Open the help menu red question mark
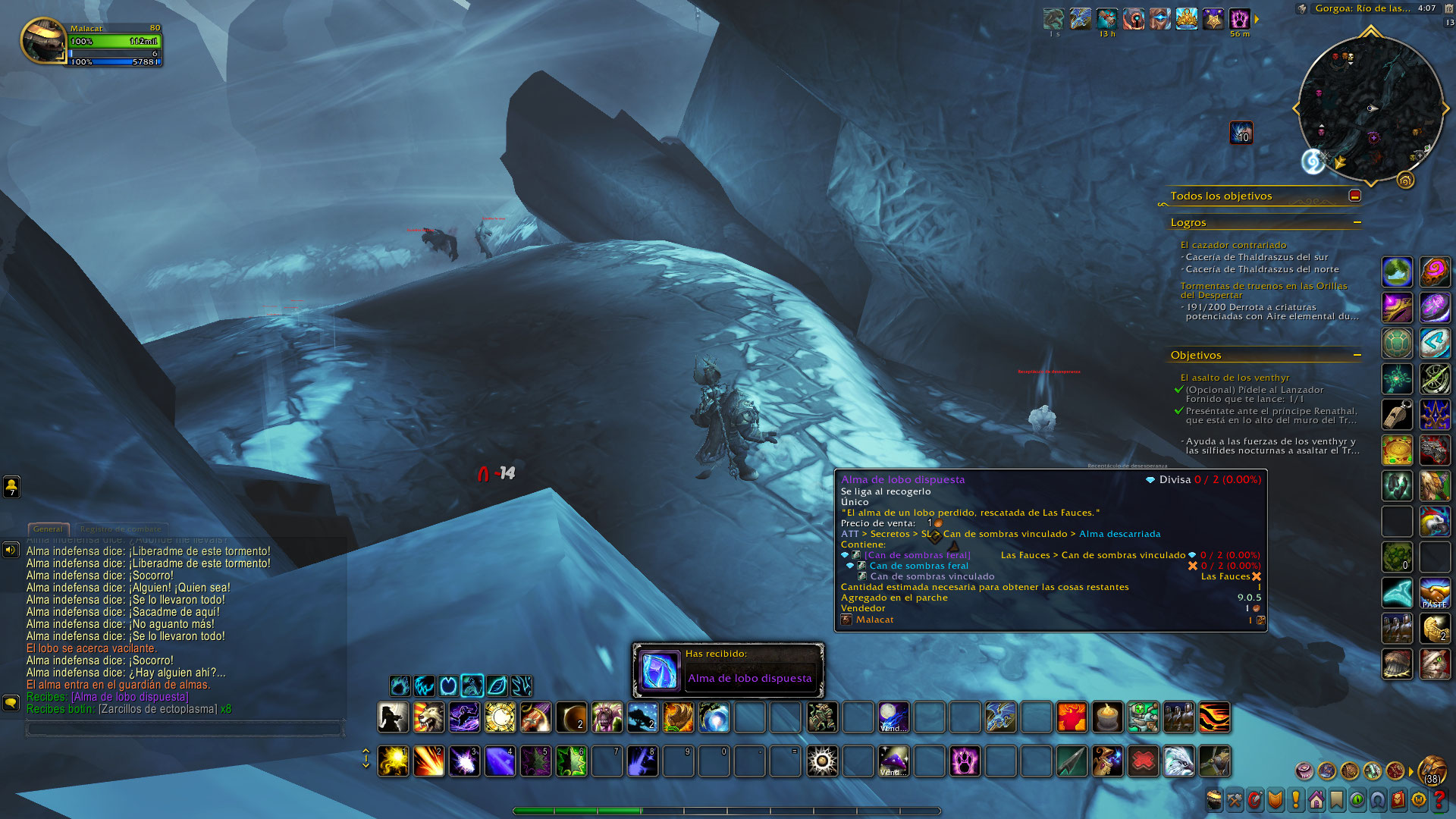1456x819 pixels. tap(1439, 800)
